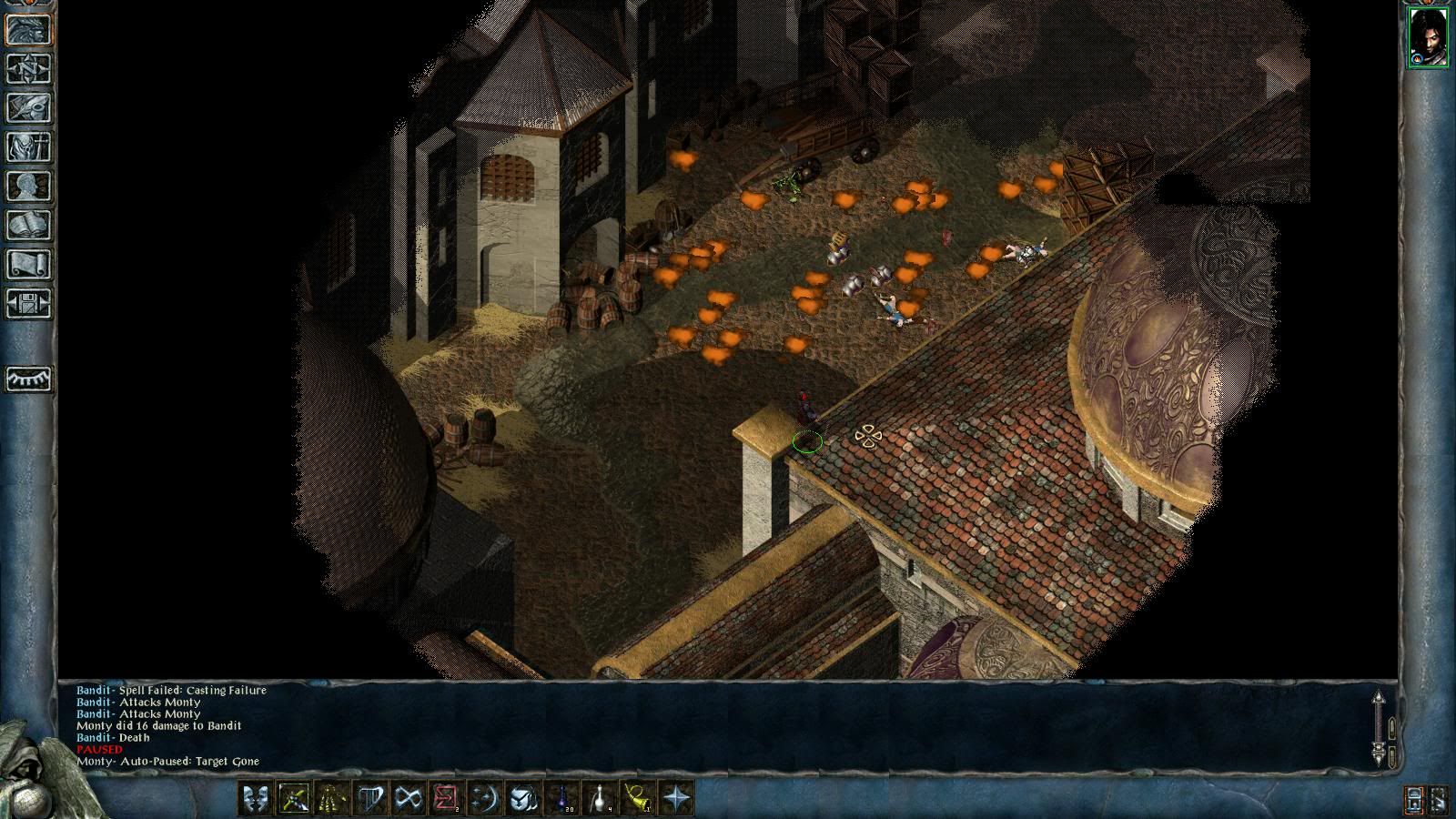Open the inventory screen

point(29,147)
